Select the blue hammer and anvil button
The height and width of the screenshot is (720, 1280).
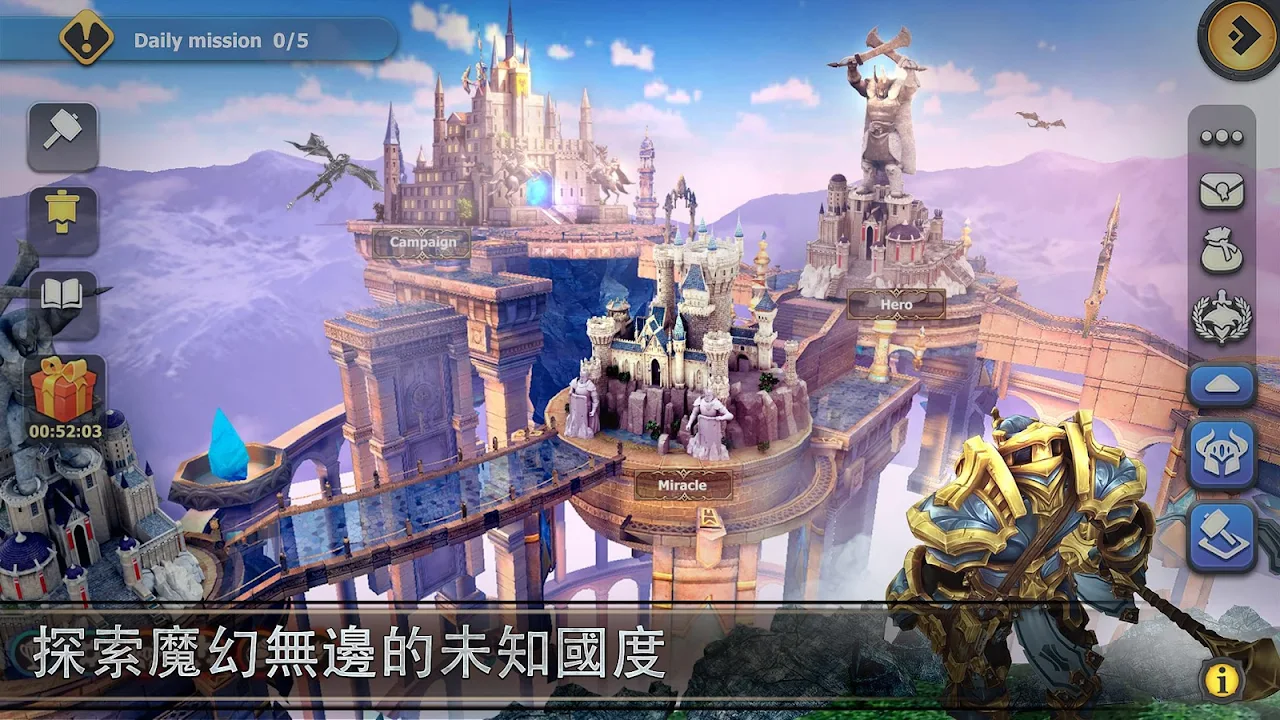1221,536
